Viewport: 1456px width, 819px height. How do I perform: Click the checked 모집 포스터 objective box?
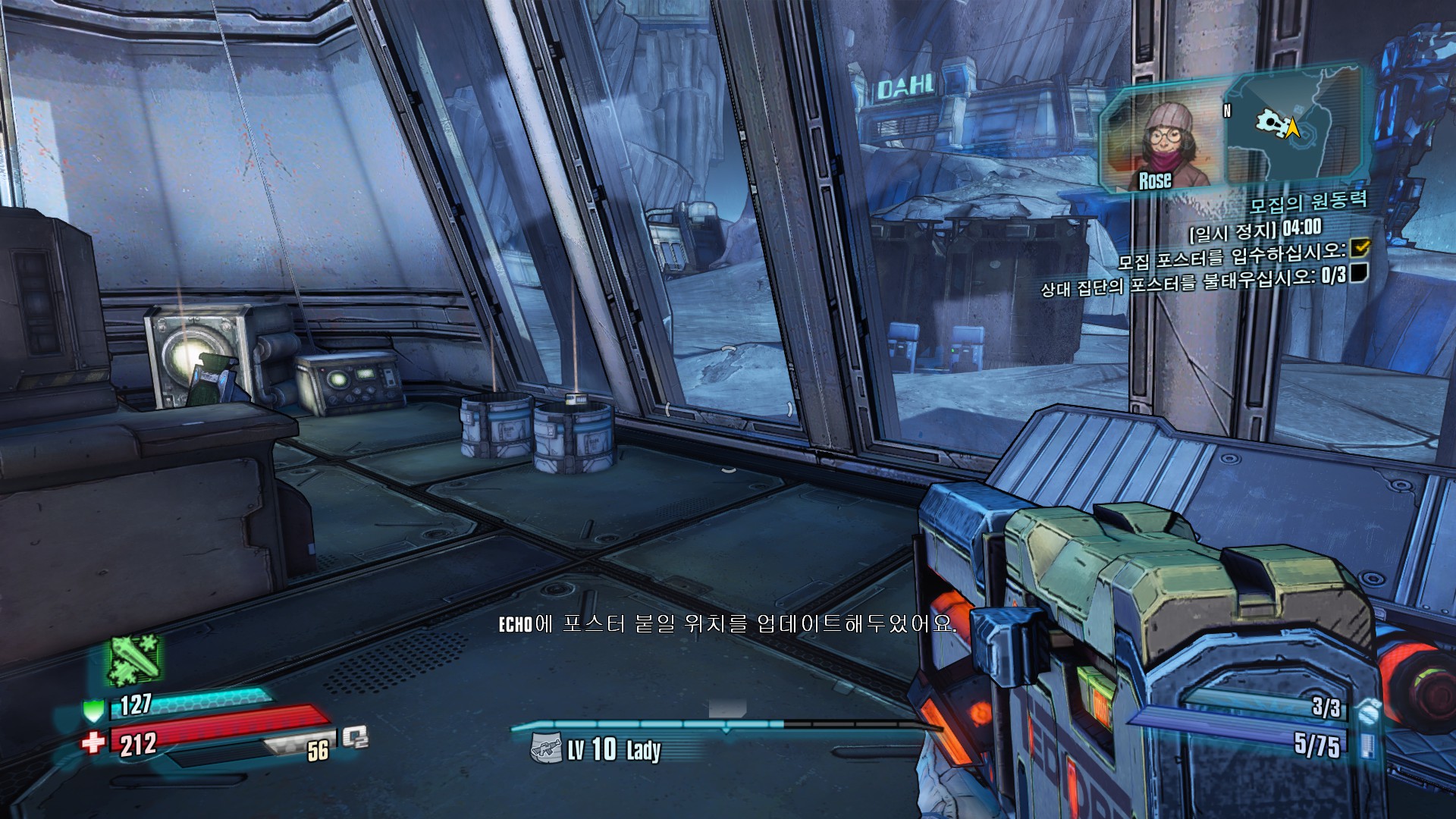coord(1360,247)
